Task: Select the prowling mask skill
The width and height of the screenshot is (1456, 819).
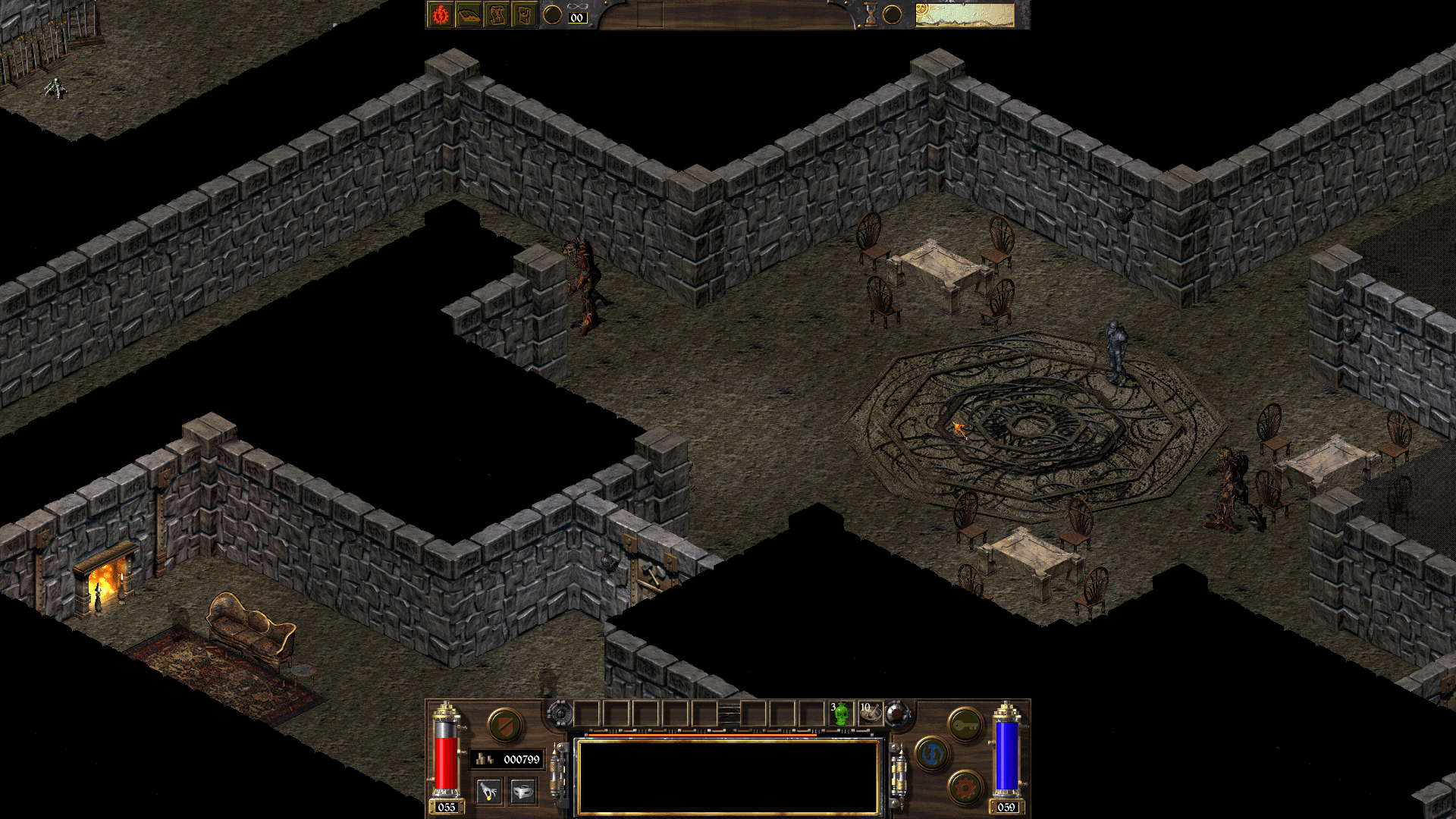Action: [x=522, y=792]
